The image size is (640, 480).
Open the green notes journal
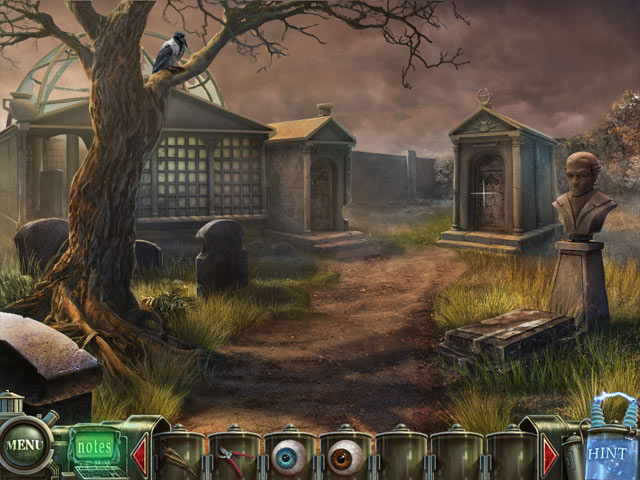click(94, 445)
